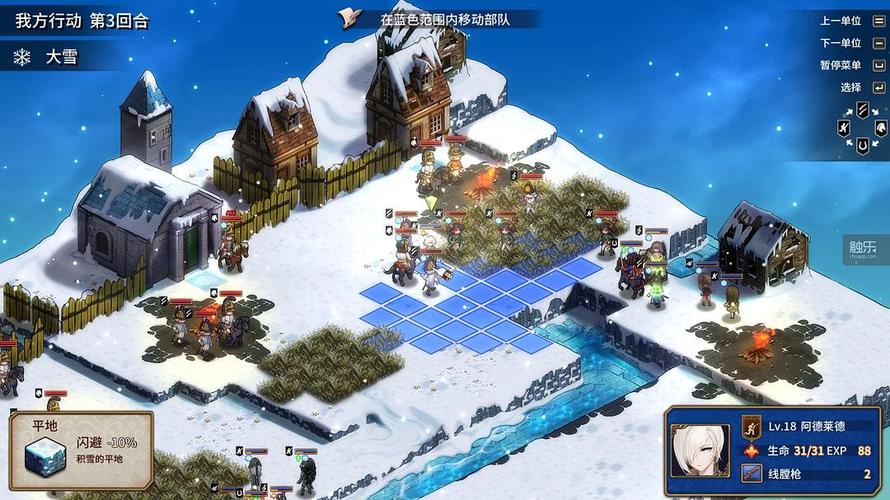Viewport: 890px width, 500px height.
Task: Click the horseshoe icon in the class chart
Action: pos(862,147)
